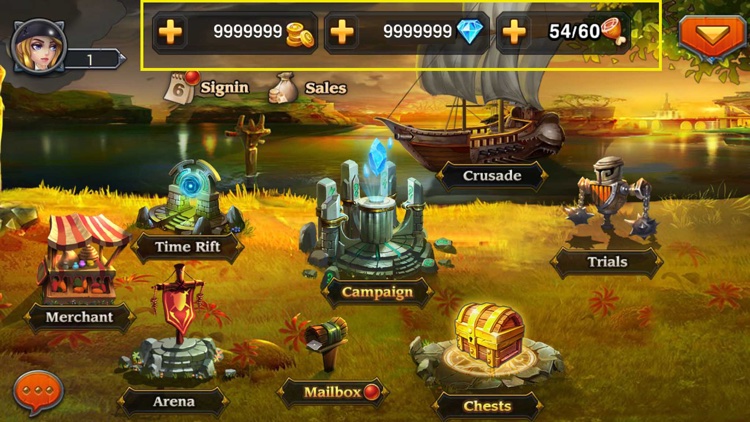Expand the orange dropdown arrow menu
The image size is (750, 422).
point(712,36)
